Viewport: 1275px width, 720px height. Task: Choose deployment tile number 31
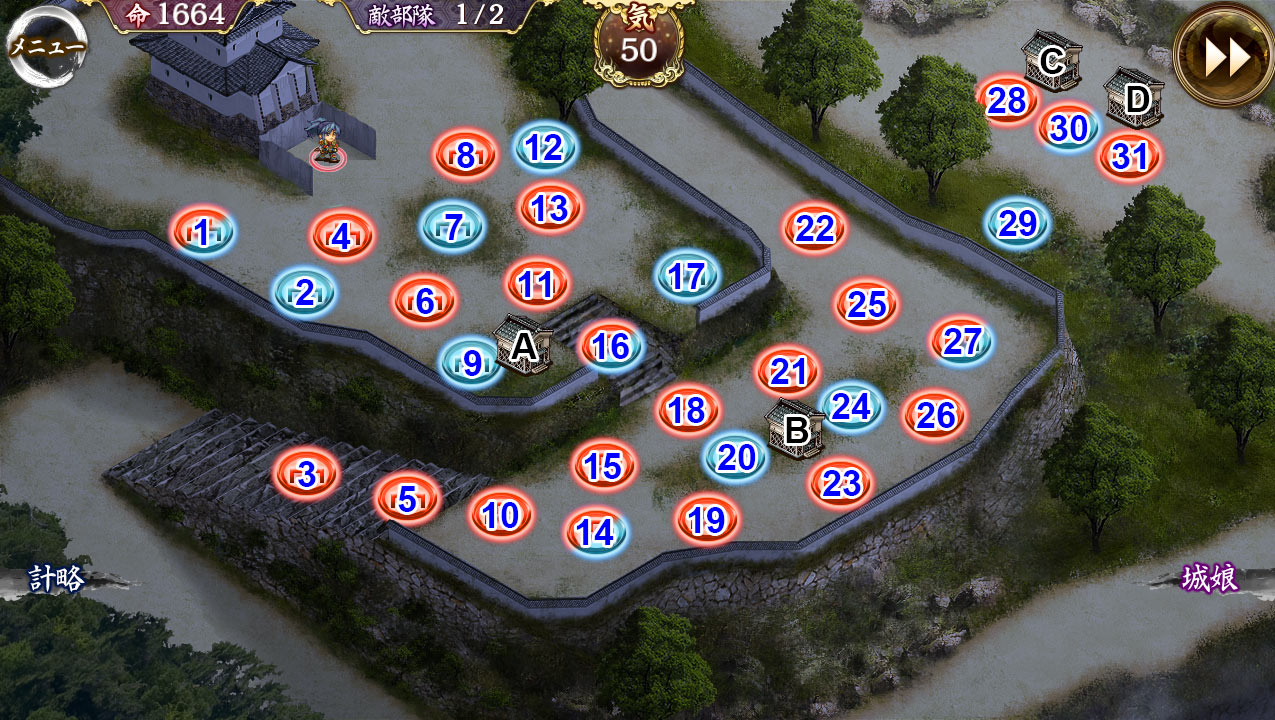pyautogui.click(x=1129, y=157)
